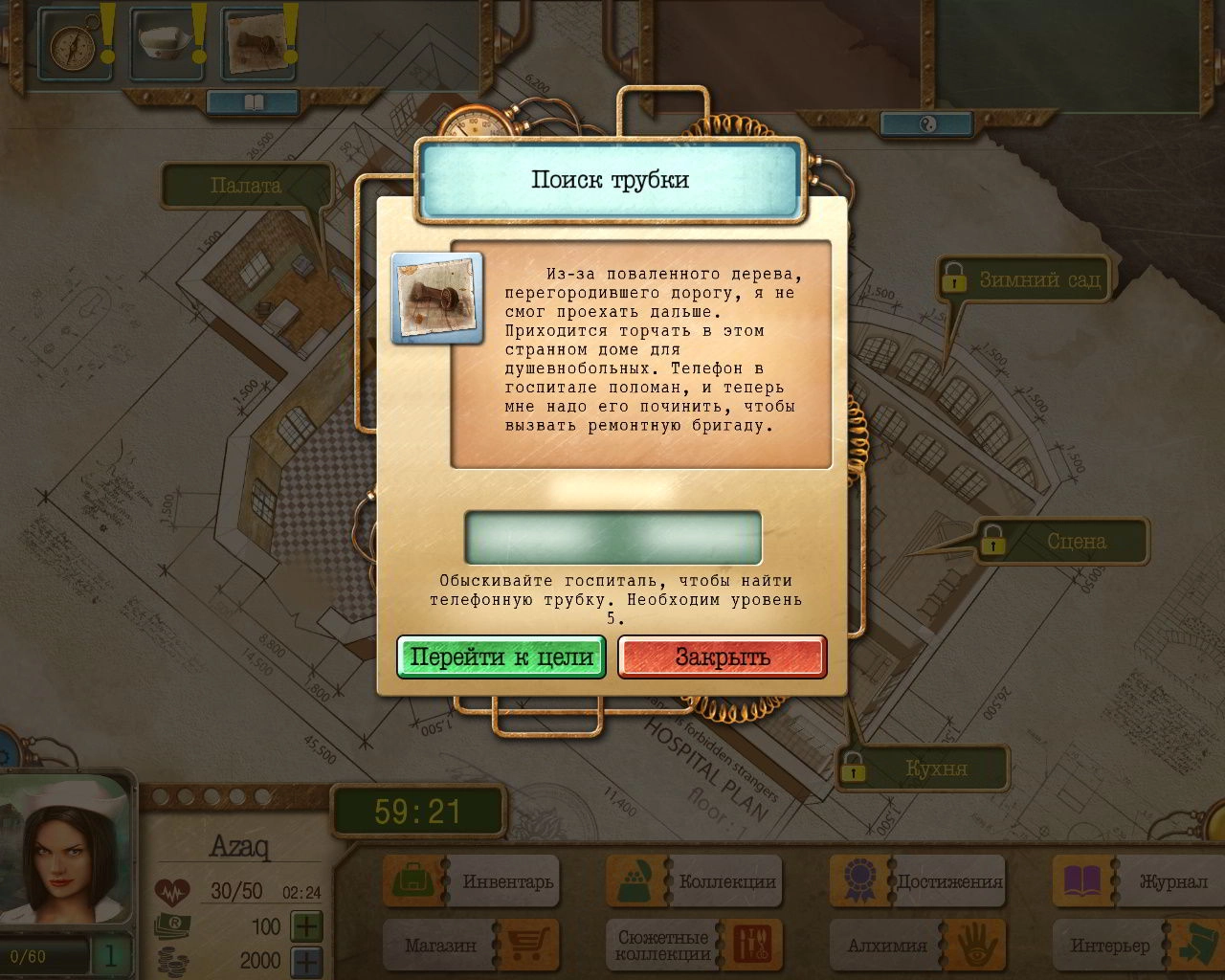Show the Достижения achievements screen
The image size is (1225, 980).
tap(918, 881)
